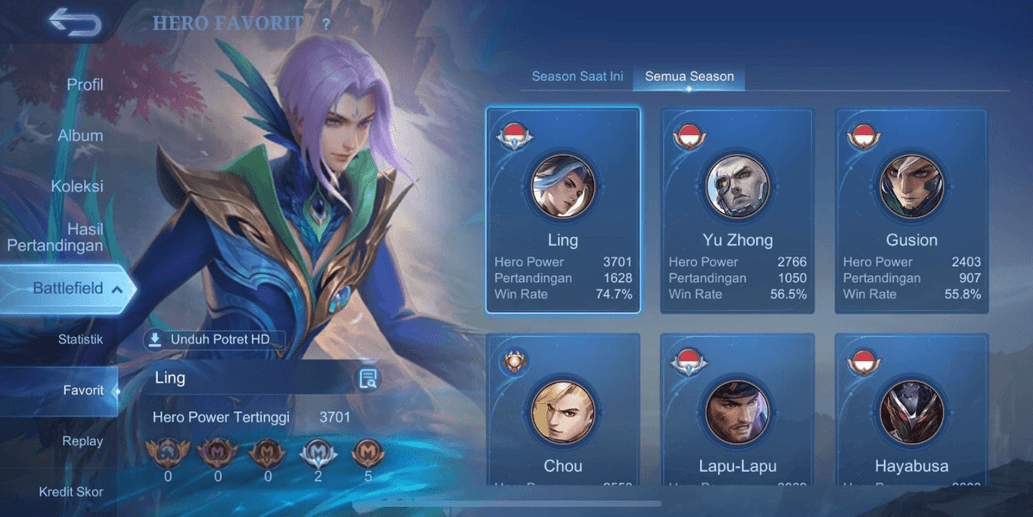The width and height of the screenshot is (1033, 517).
Task: Open the Album section
Action: [x=80, y=135]
